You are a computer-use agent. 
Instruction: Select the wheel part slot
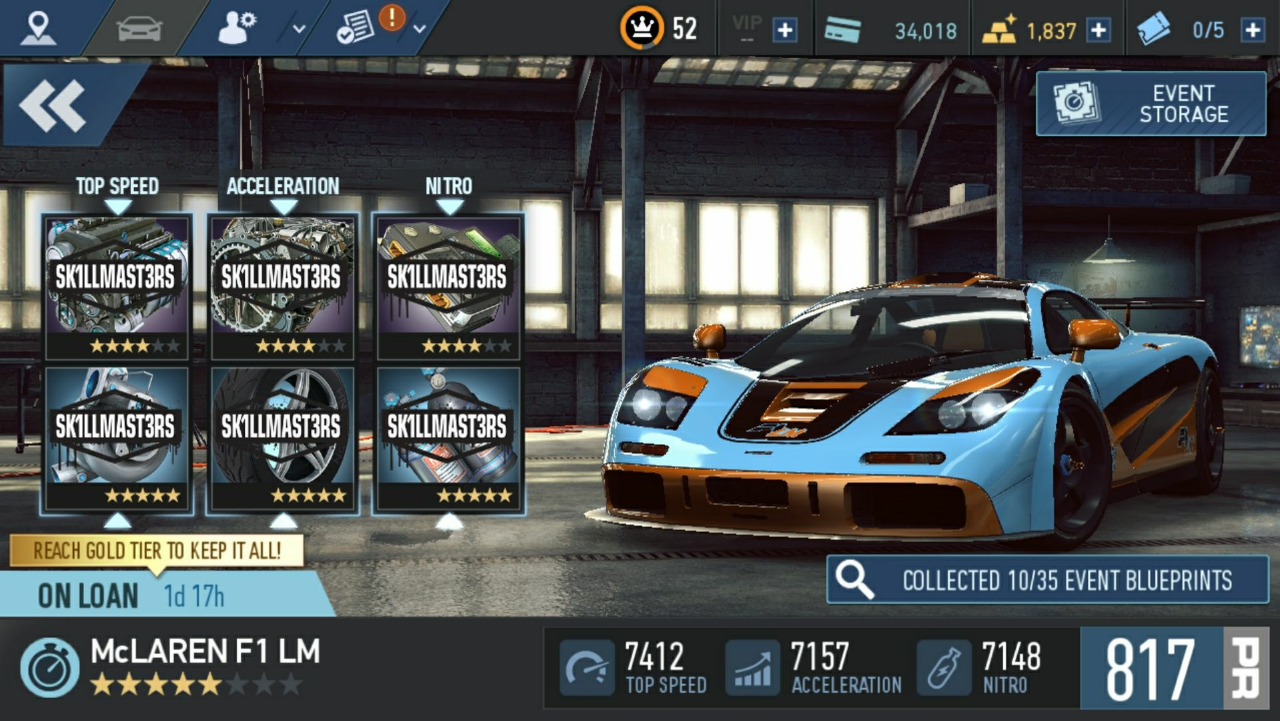[x=283, y=440]
